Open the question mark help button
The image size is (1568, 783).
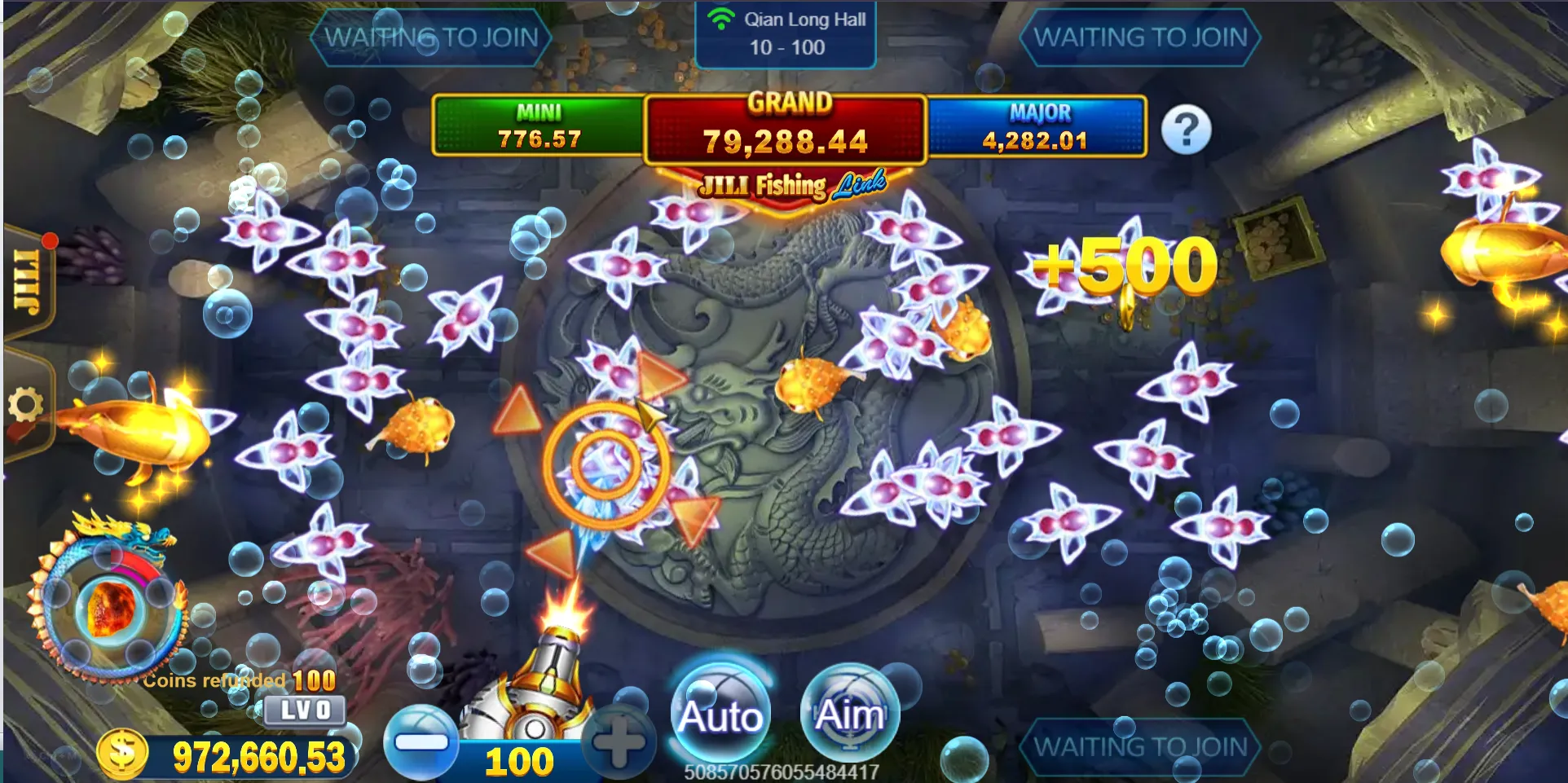pos(1186,130)
